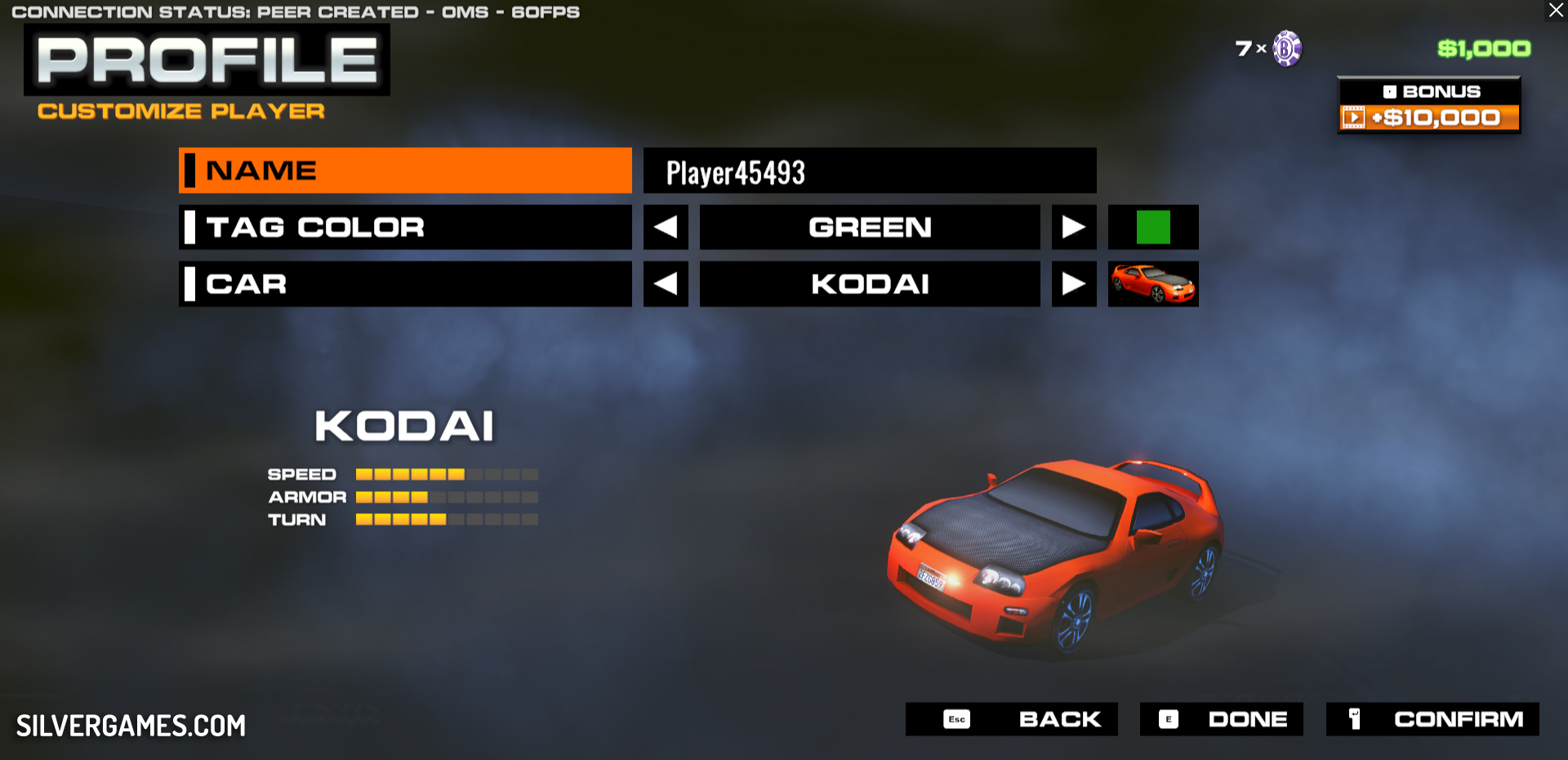Screen dimensions: 1568x760
Task: Claim the +$10,000 bonus video reward
Action: [x=1428, y=118]
